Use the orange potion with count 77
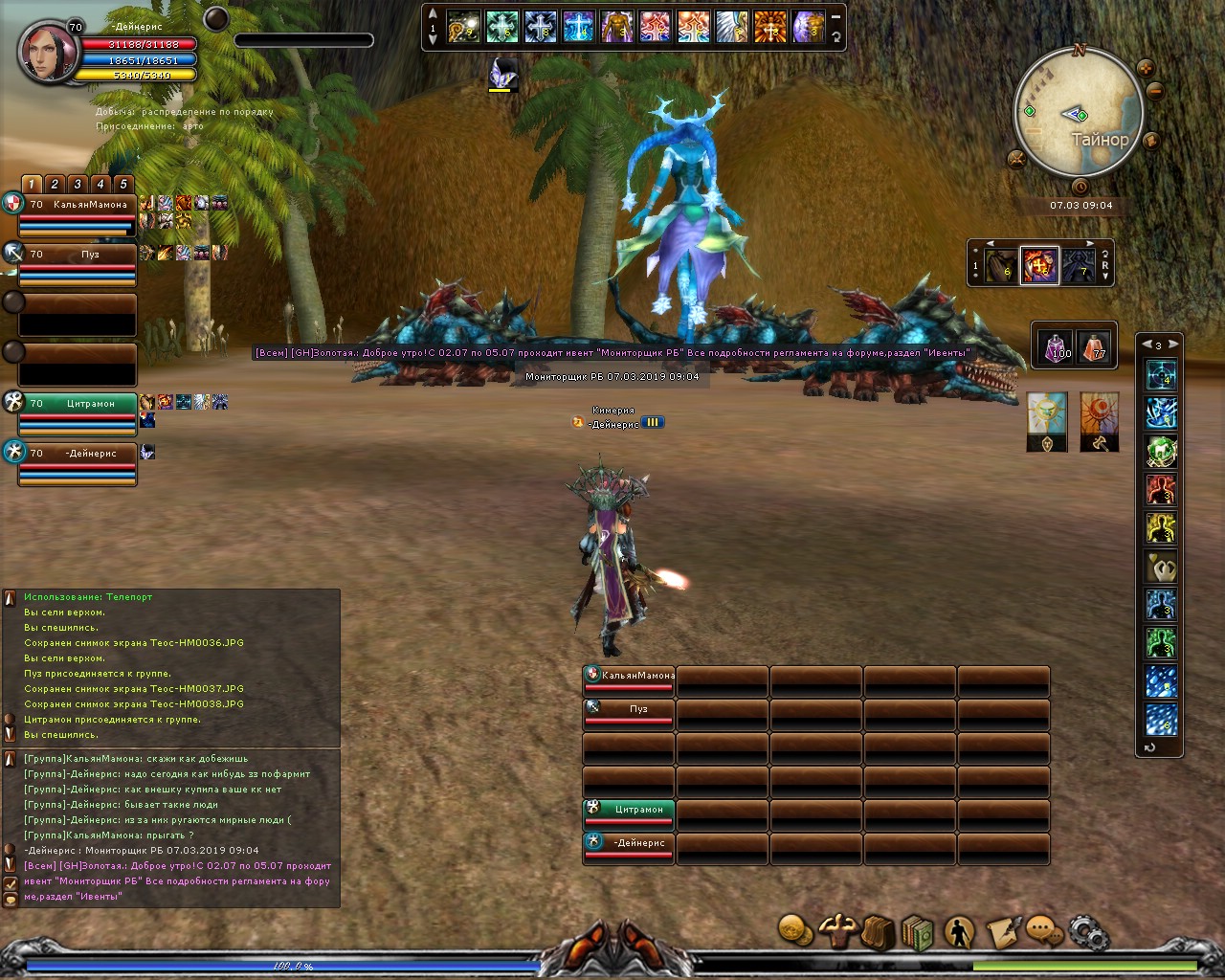 (1094, 346)
